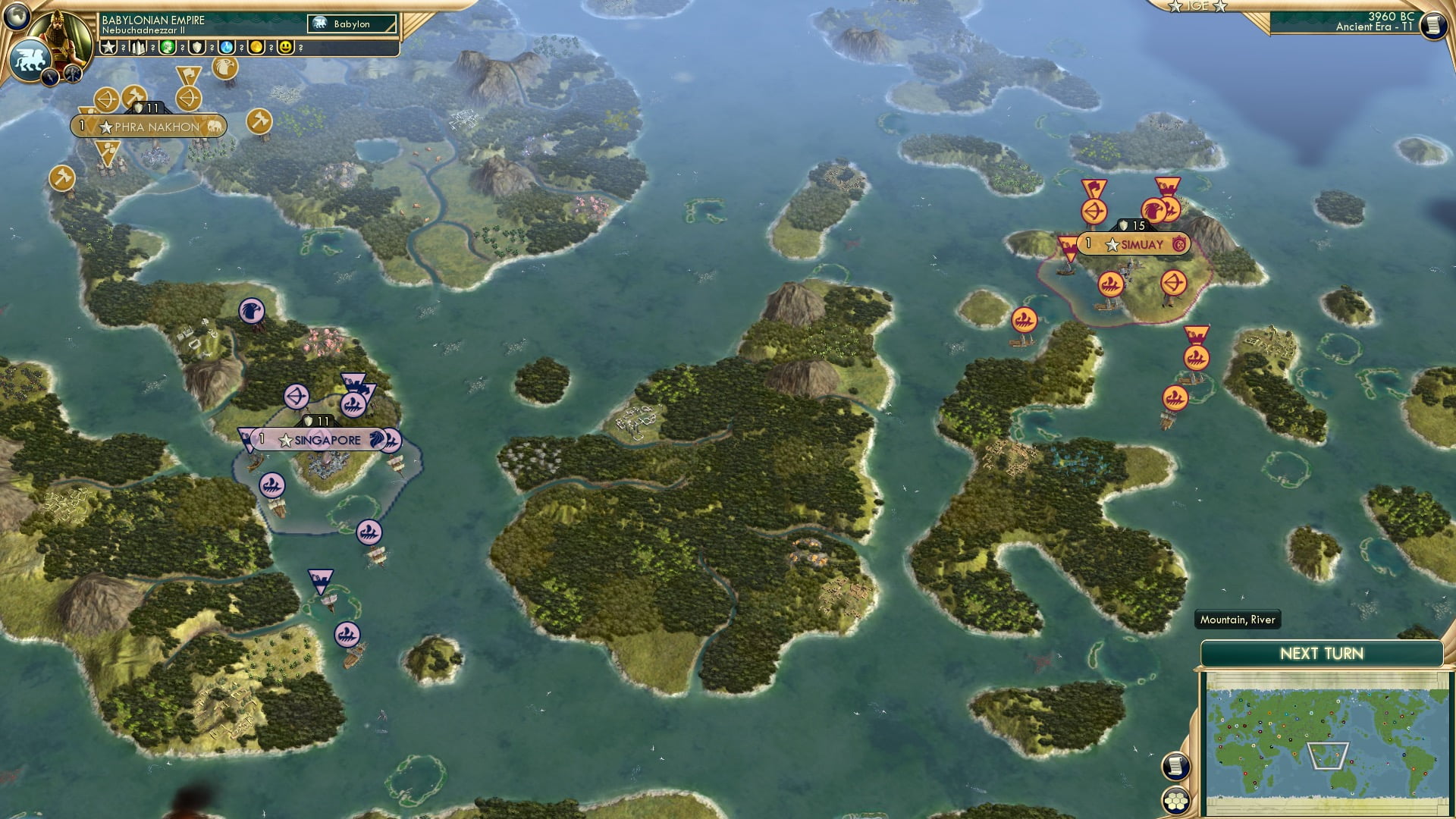Click the shield icon in the resource bar

pyautogui.click(x=196, y=48)
